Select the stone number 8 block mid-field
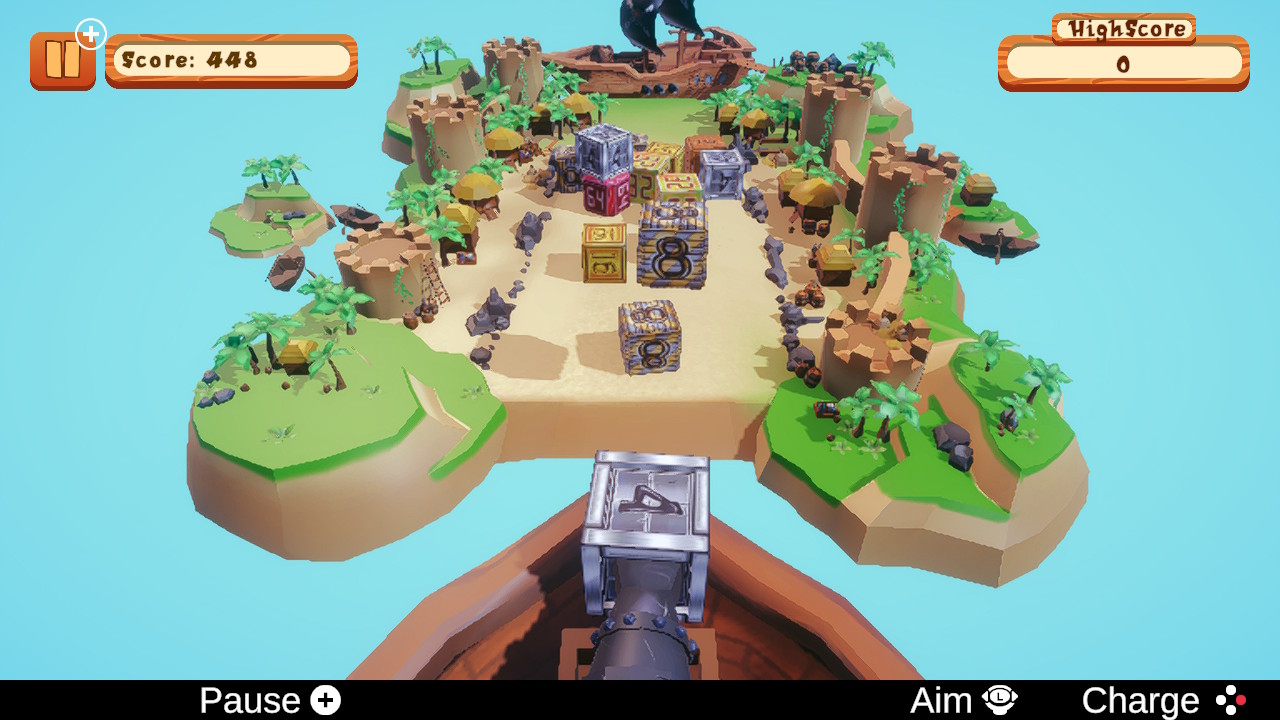Image resolution: width=1280 pixels, height=720 pixels. [x=672, y=258]
